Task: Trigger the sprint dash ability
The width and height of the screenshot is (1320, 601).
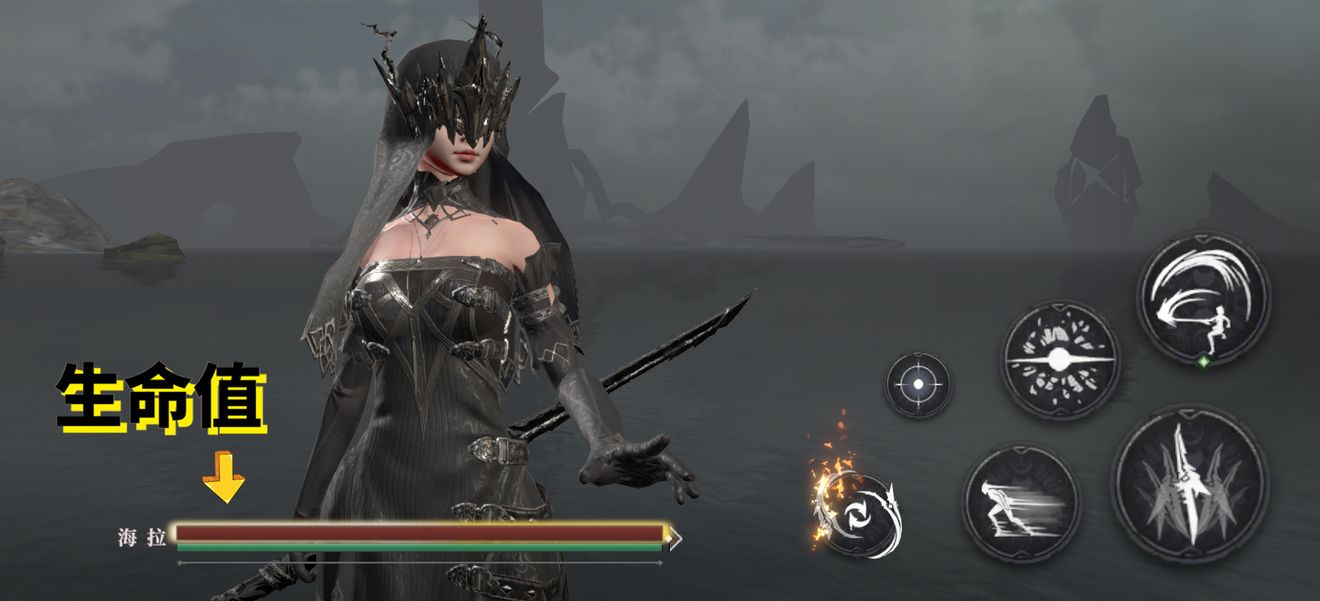Action: (1021, 502)
